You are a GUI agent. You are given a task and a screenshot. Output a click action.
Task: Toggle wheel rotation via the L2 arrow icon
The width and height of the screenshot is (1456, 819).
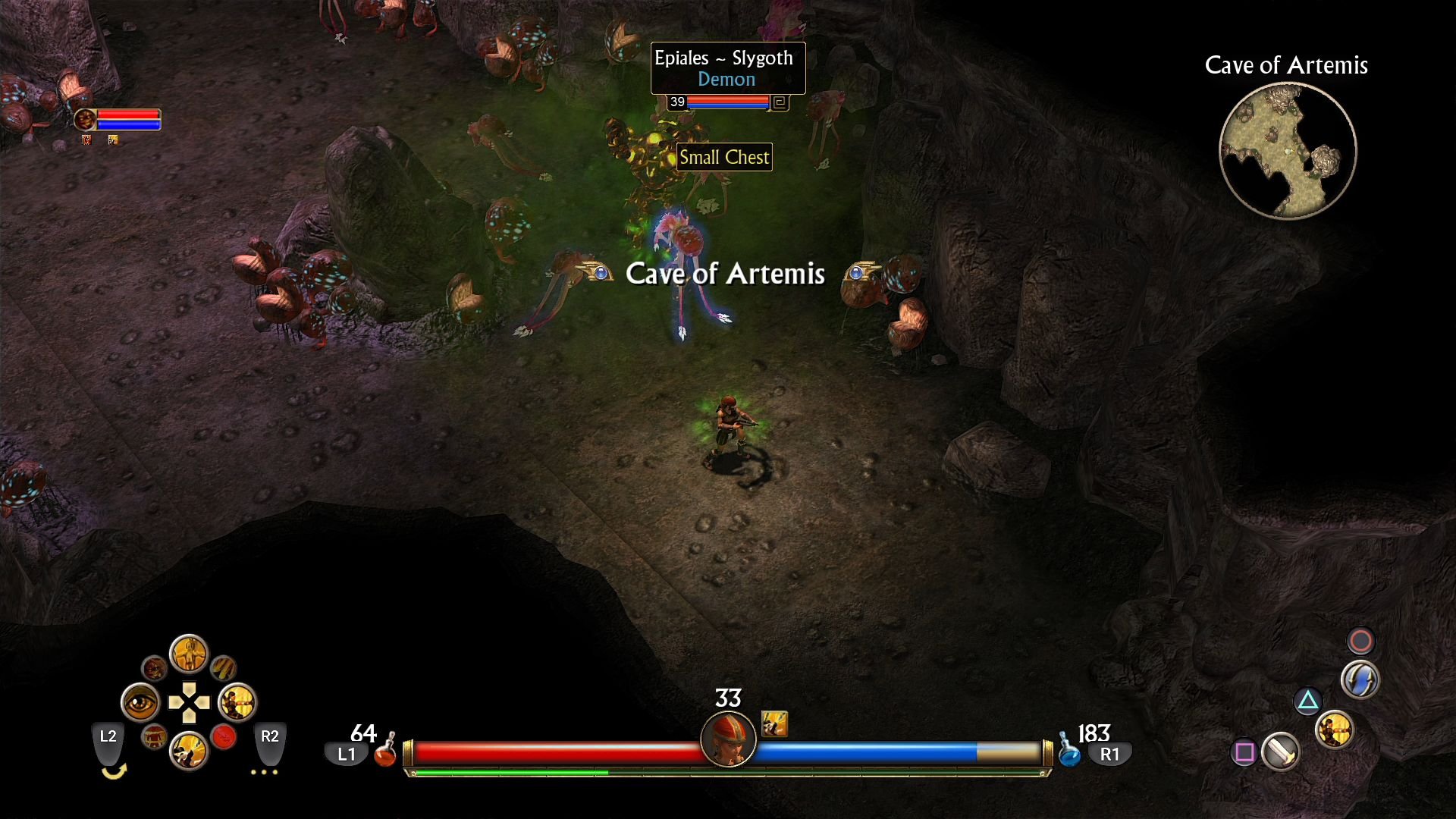114,772
